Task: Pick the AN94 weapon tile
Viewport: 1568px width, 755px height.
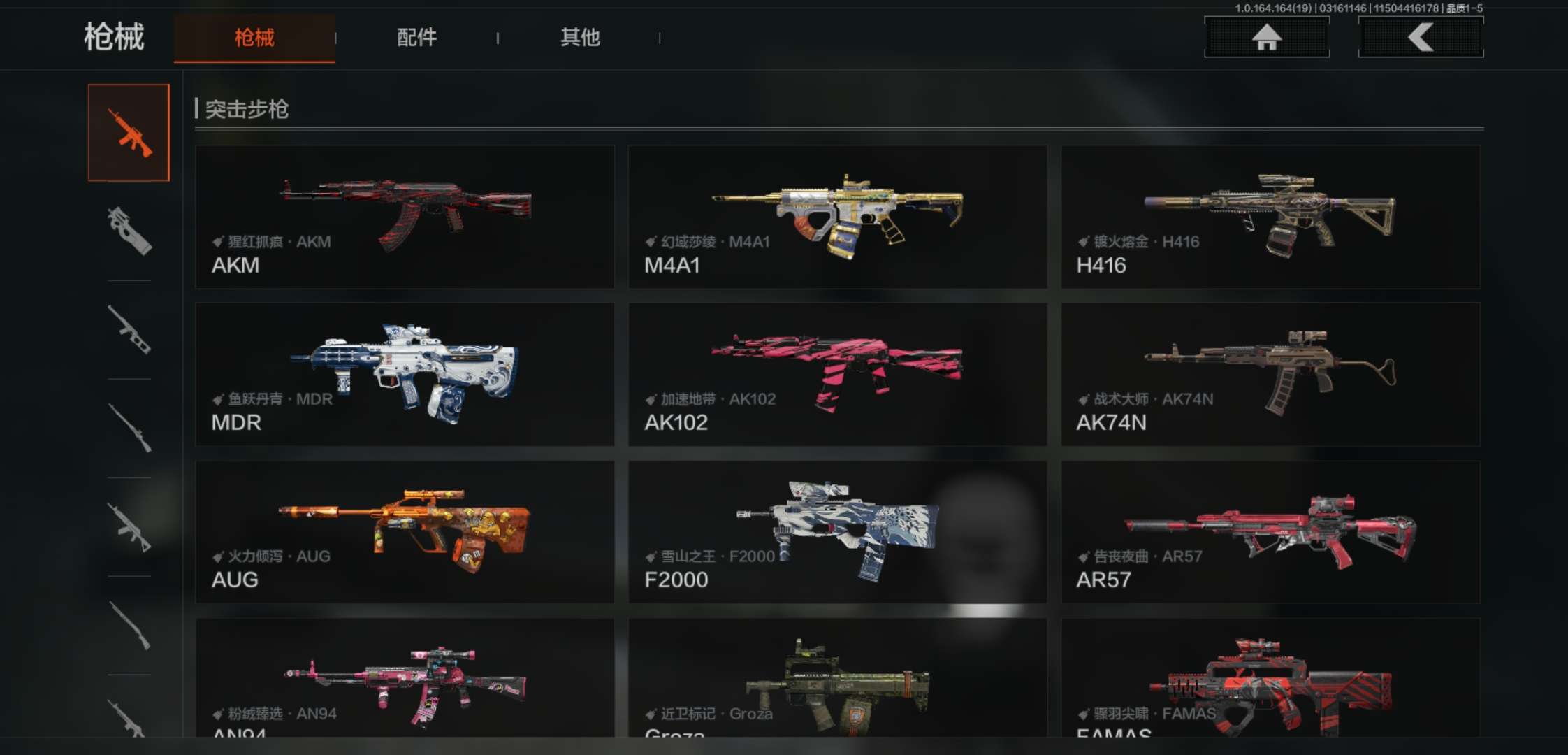Action: 405,678
